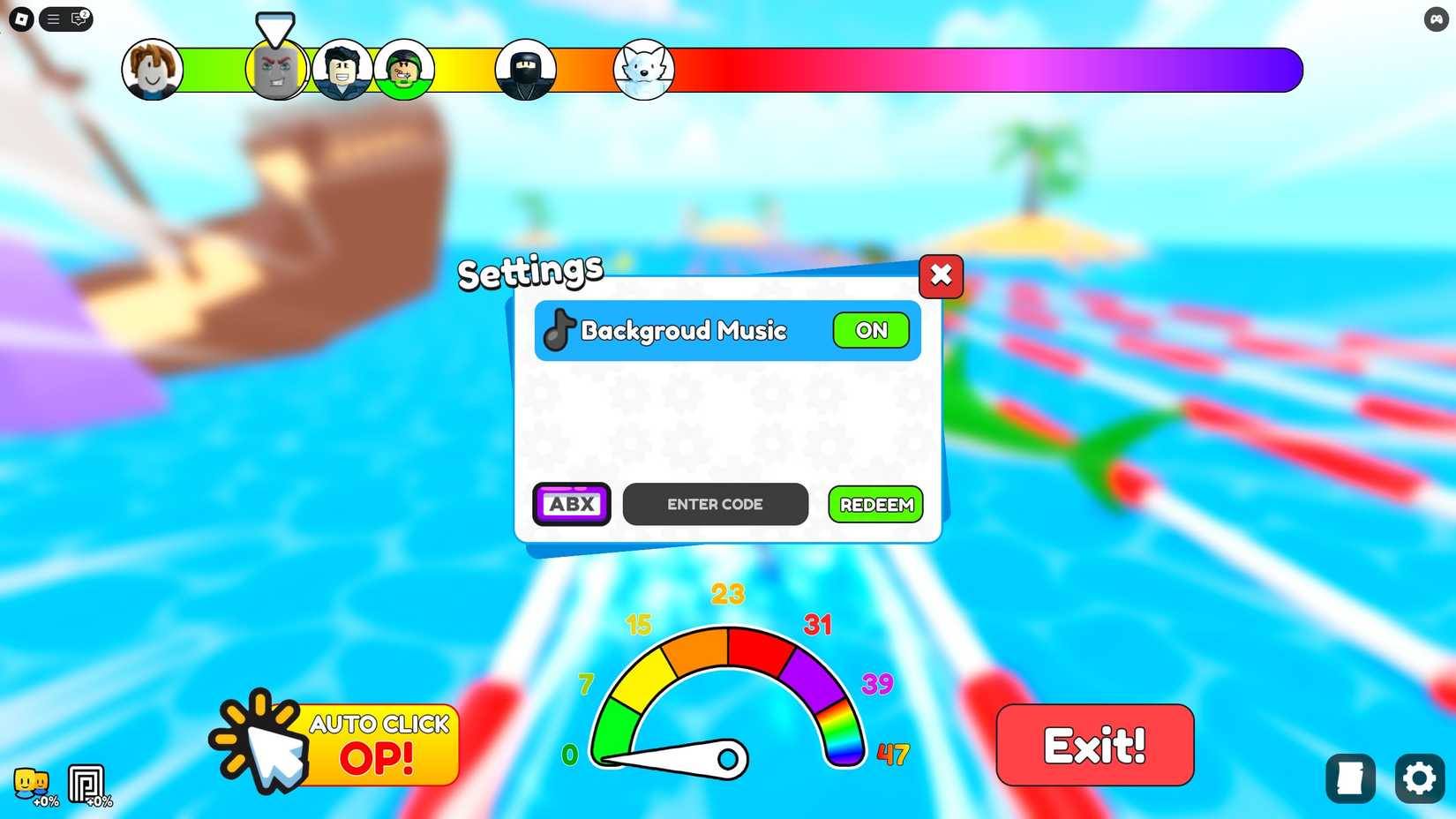Type in the ENTER CODE field
This screenshot has width=1456, height=819.
[715, 504]
